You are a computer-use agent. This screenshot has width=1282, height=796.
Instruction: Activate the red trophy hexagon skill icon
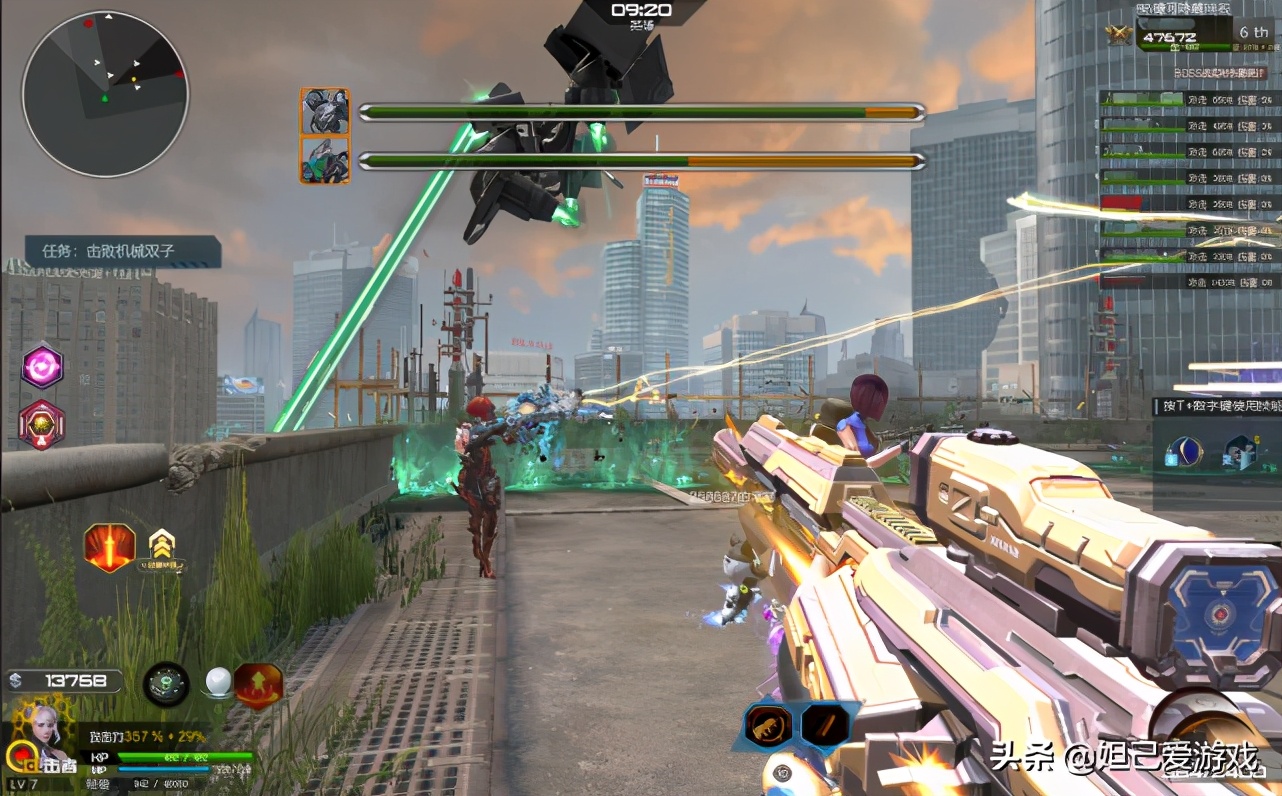pyautogui.click(x=42, y=424)
